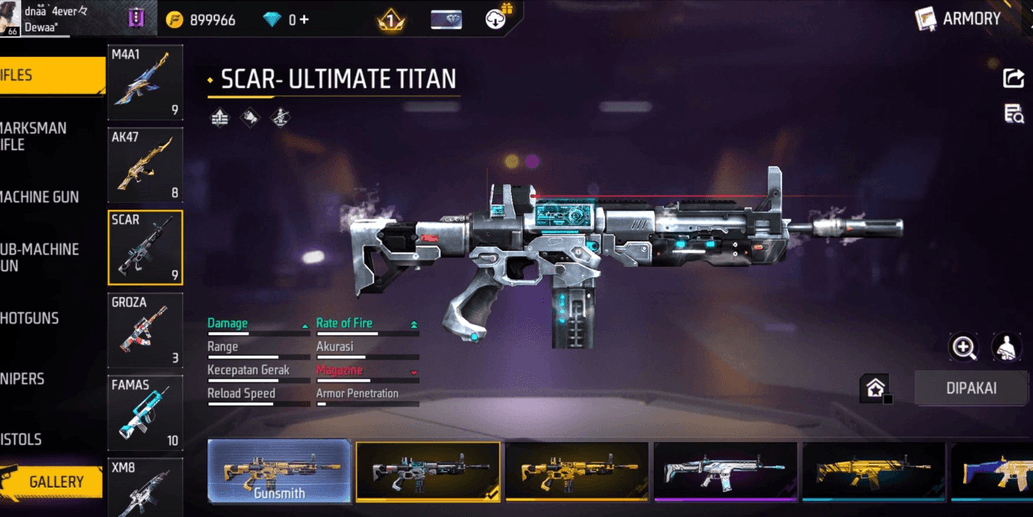Viewport: 1033px width, 517px height.
Task: Open the Gallery button
Action: tap(52, 482)
